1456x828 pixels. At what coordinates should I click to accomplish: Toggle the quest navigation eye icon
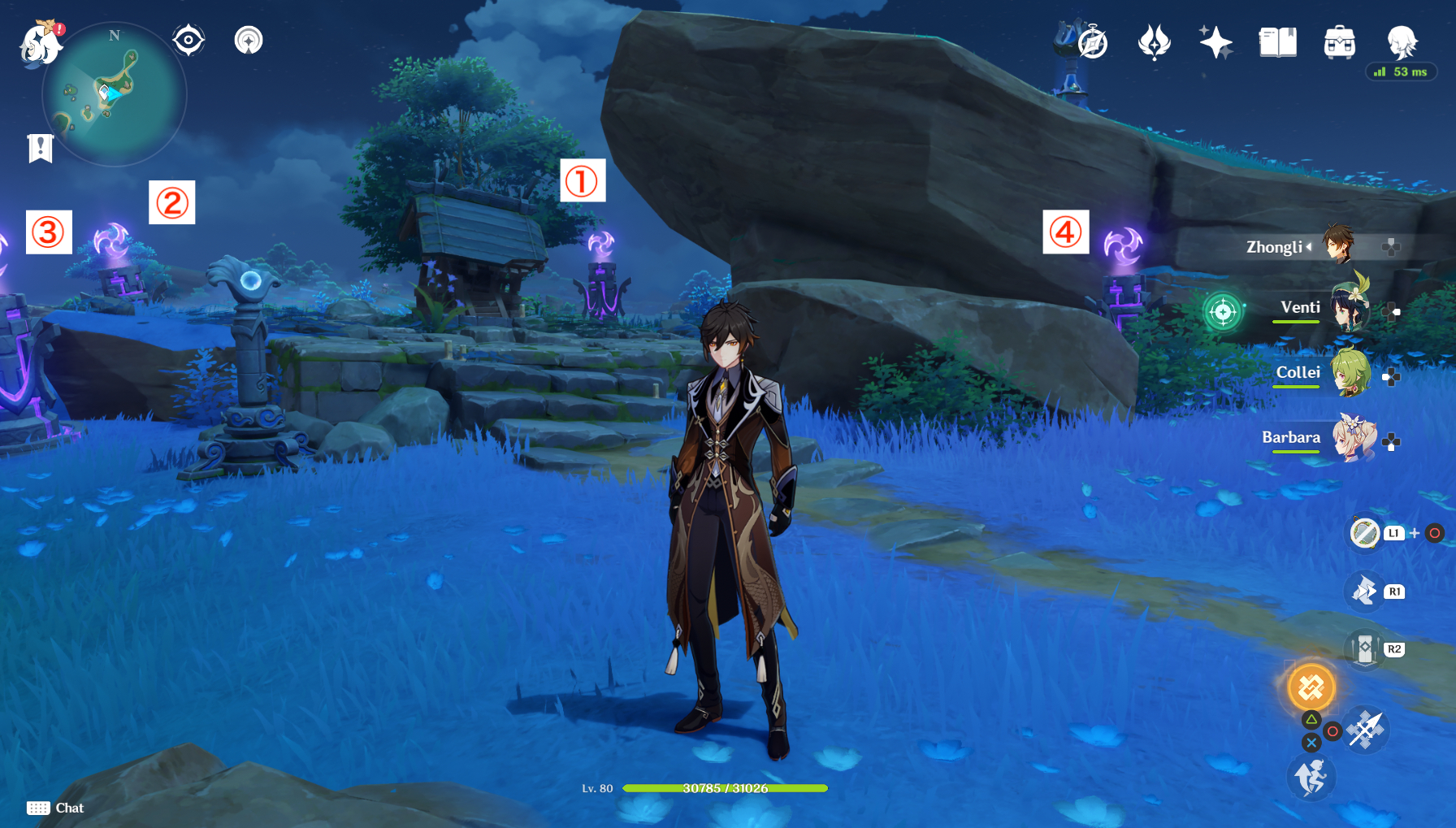click(188, 38)
